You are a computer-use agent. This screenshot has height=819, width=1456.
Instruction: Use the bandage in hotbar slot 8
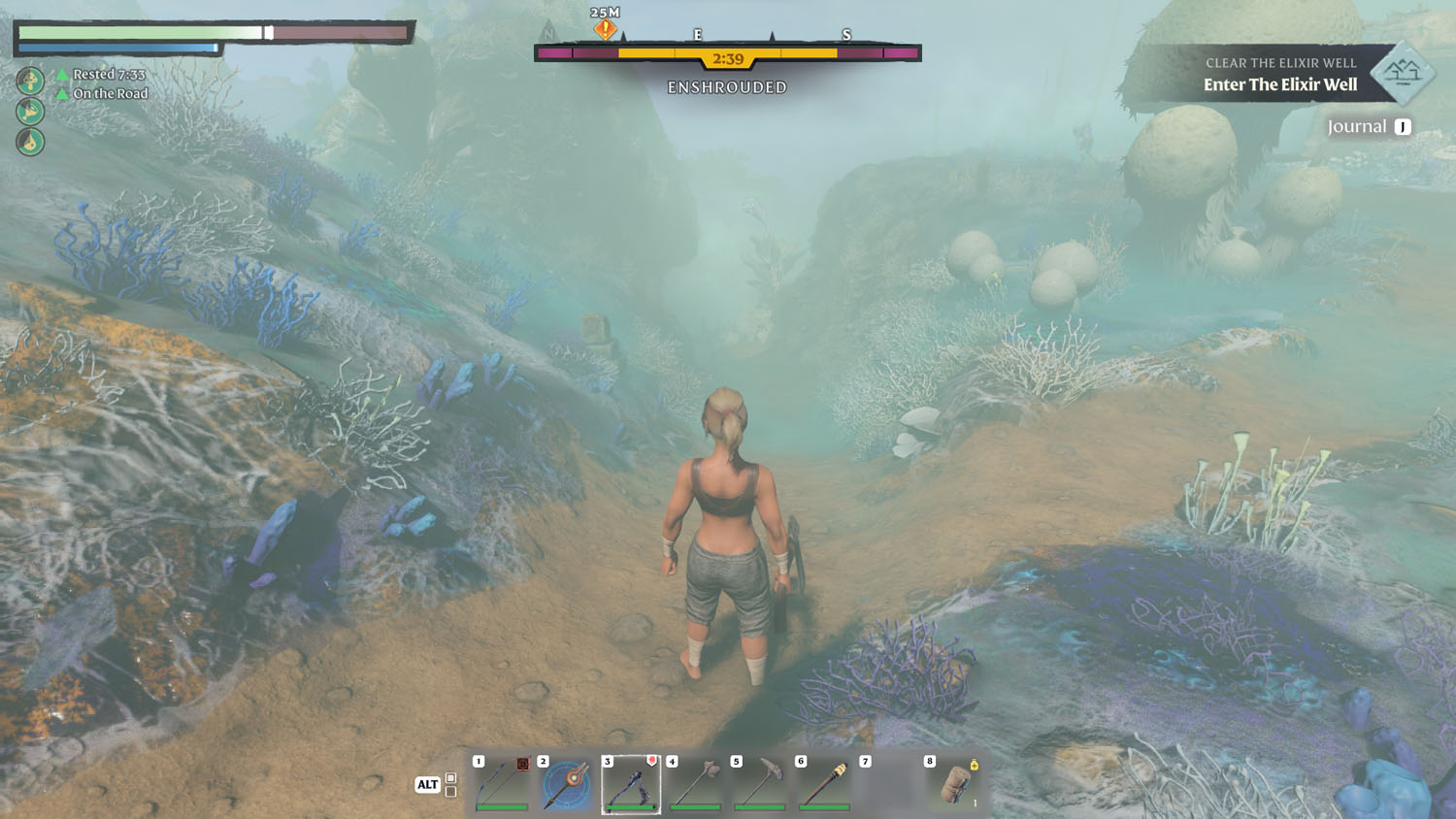(x=954, y=784)
